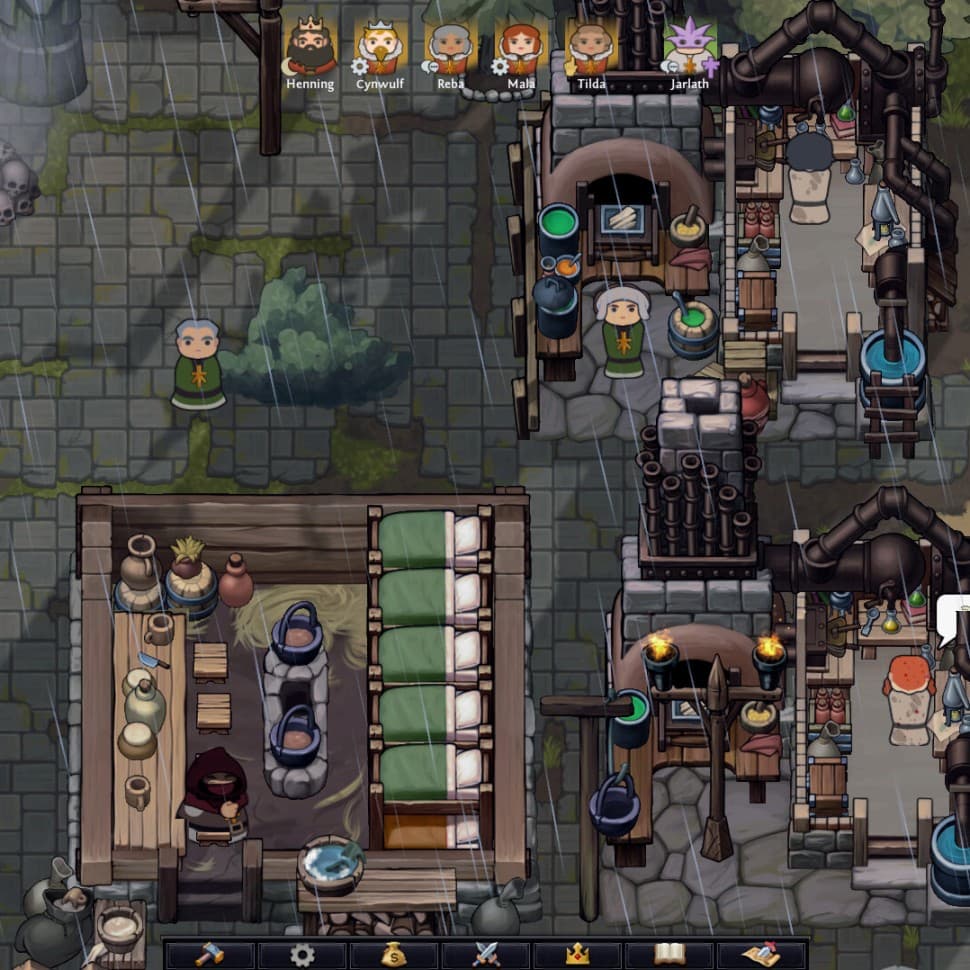Open the crown menu

pyautogui.click(x=578, y=955)
